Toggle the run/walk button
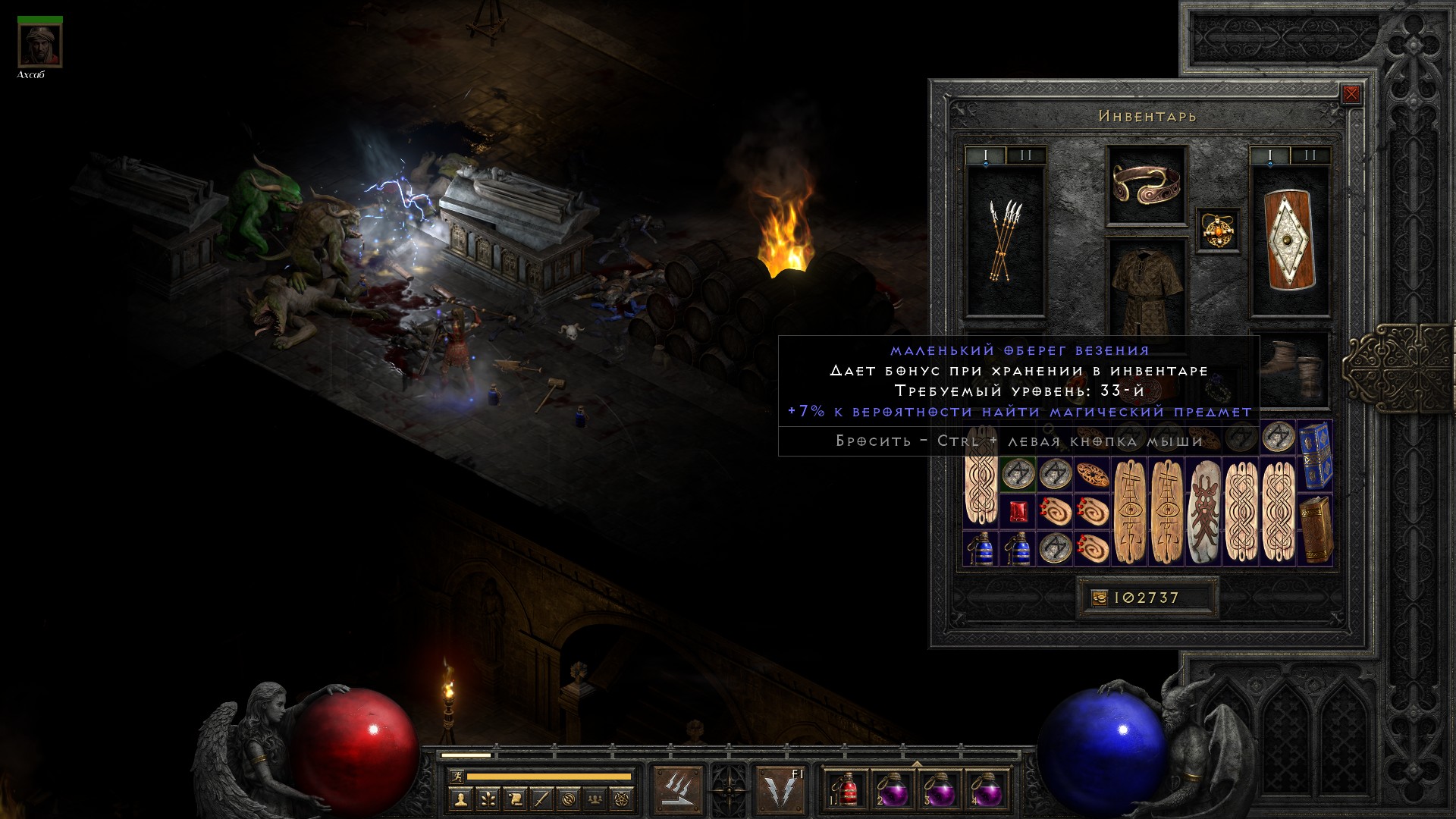The height and width of the screenshot is (819, 1456). click(456, 777)
